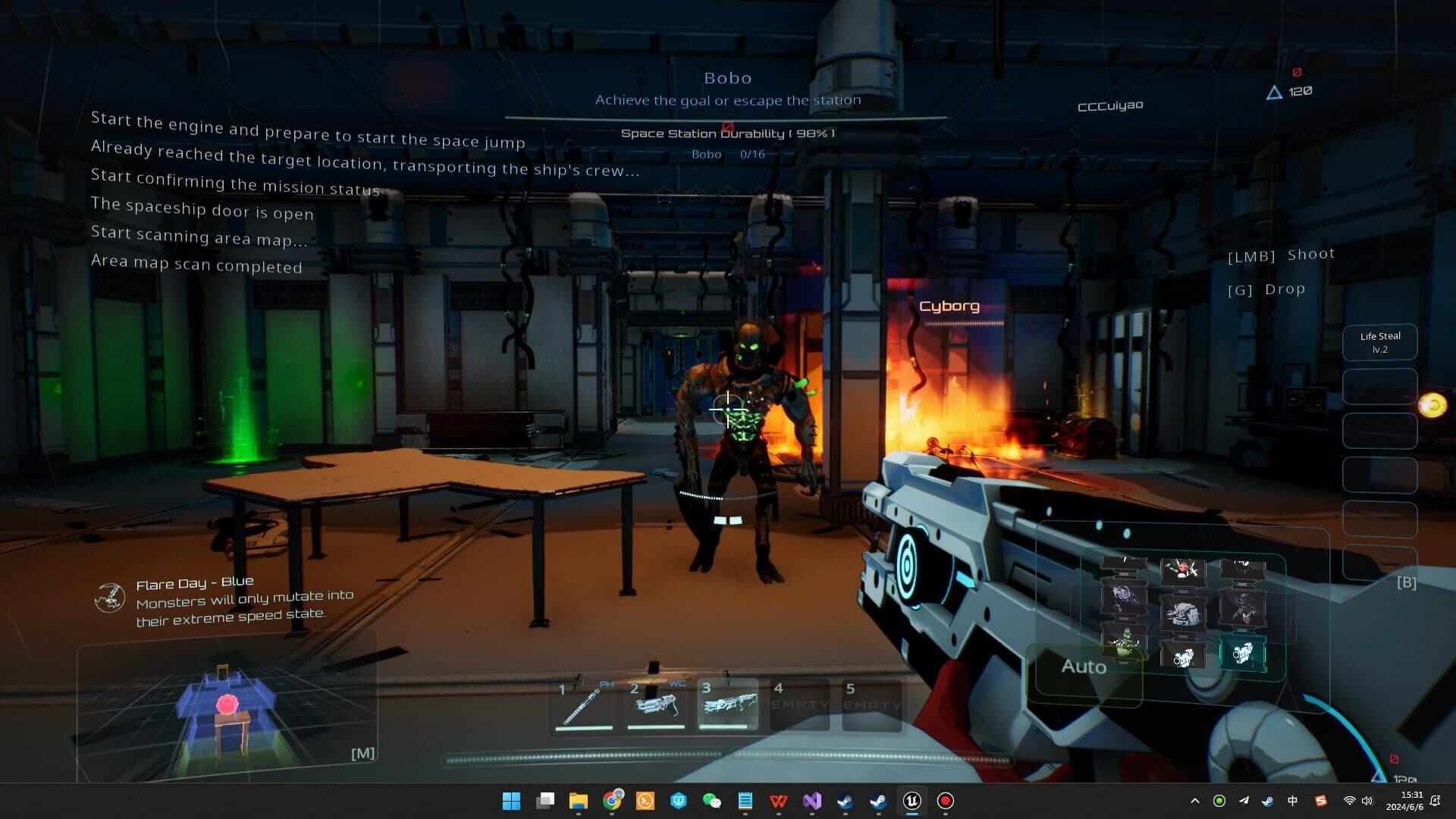Open Unreal Engine from the taskbar
Viewport: 1456px width, 819px height.
[912, 802]
